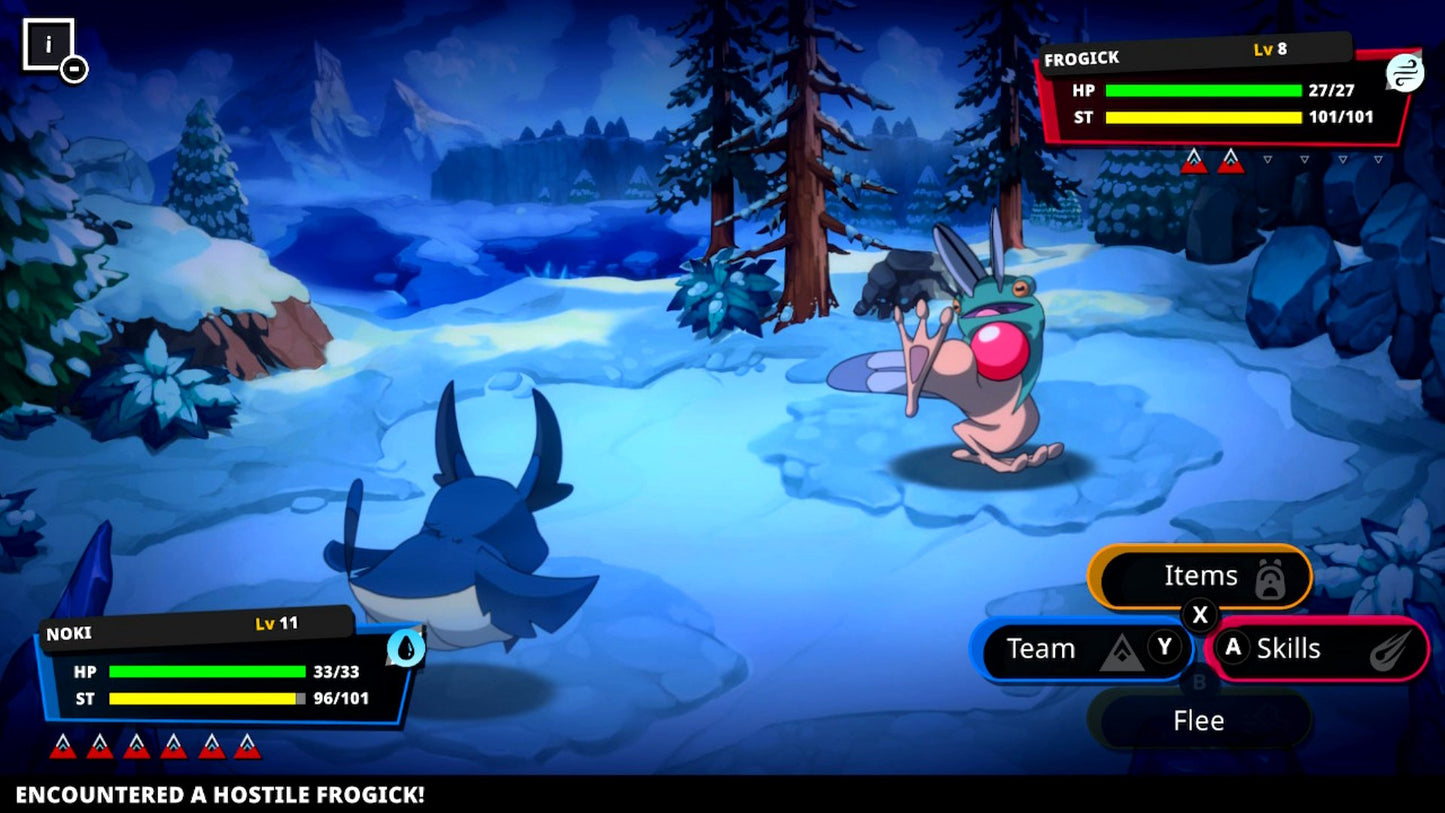The width and height of the screenshot is (1445, 813).
Task: Open the Items menu
Action: pos(1199,577)
